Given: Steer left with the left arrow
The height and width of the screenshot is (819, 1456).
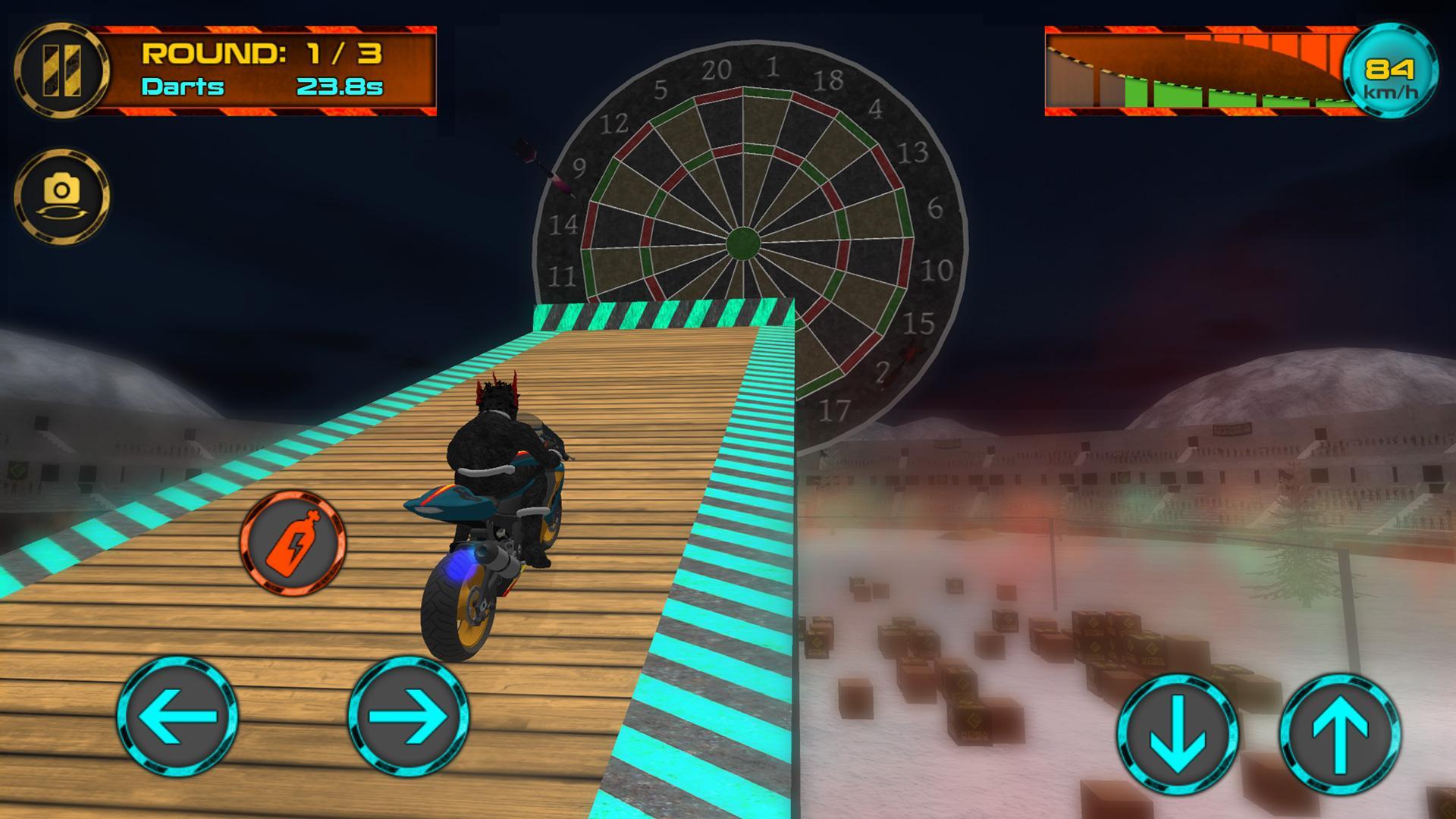Looking at the screenshot, I should [x=177, y=716].
